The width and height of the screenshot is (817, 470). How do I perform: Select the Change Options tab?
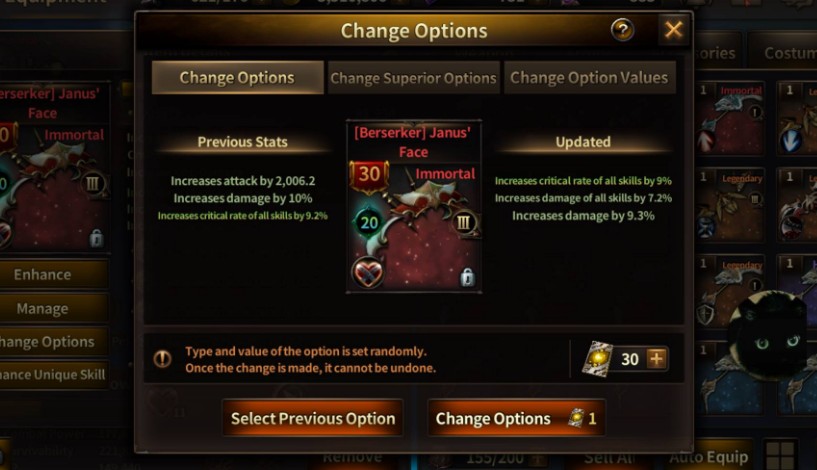click(x=237, y=78)
